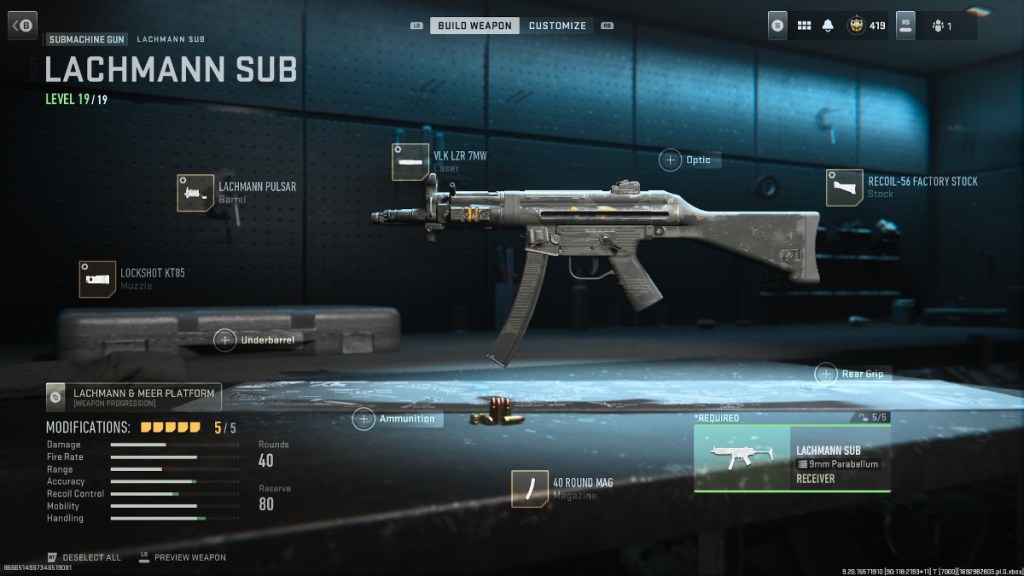Image resolution: width=1024 pixels, height=576 pixels.
Task: Open the notifications bell
Action: pos(828,25)
